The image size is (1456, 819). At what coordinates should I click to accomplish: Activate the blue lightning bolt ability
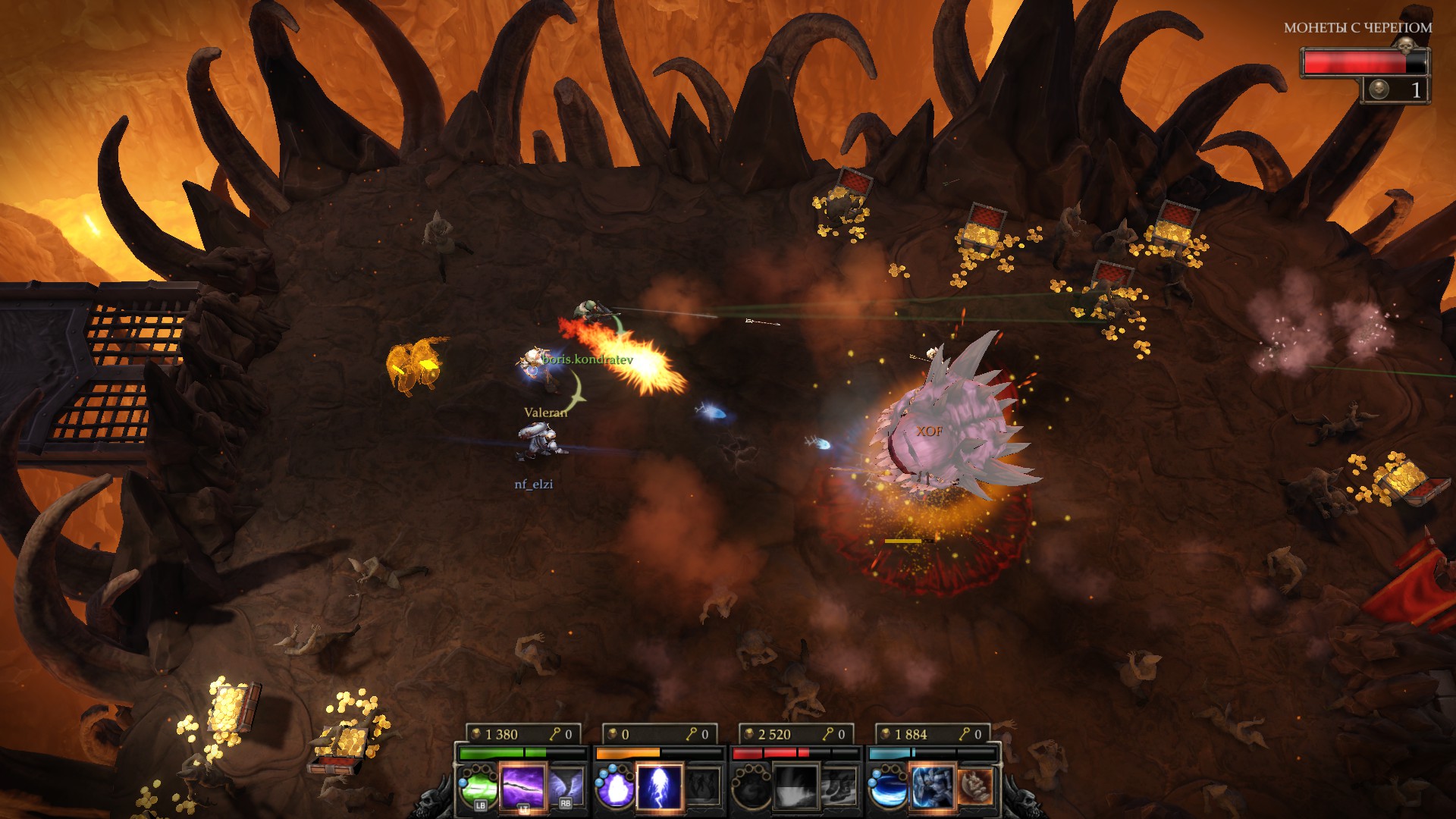coord(659,786)
